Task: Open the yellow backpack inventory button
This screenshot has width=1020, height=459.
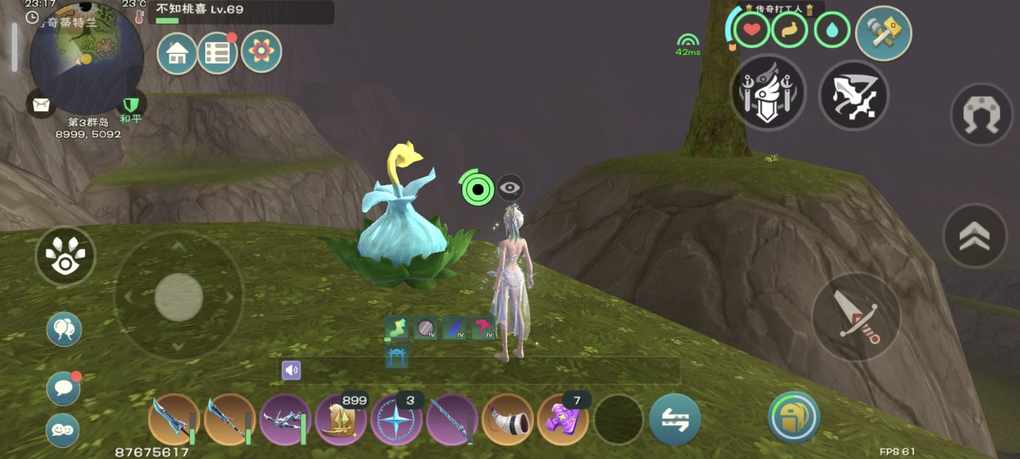Action: click(794, 417)
